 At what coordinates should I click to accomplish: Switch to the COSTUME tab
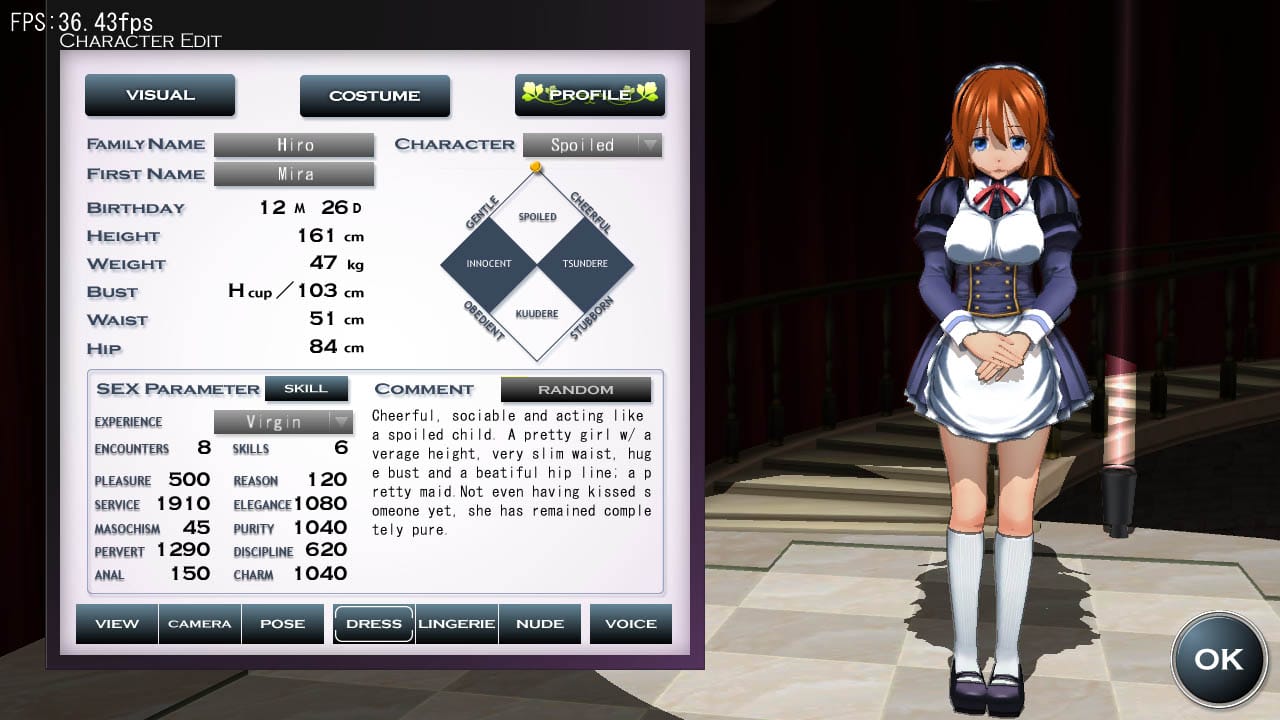click(375, 95)
